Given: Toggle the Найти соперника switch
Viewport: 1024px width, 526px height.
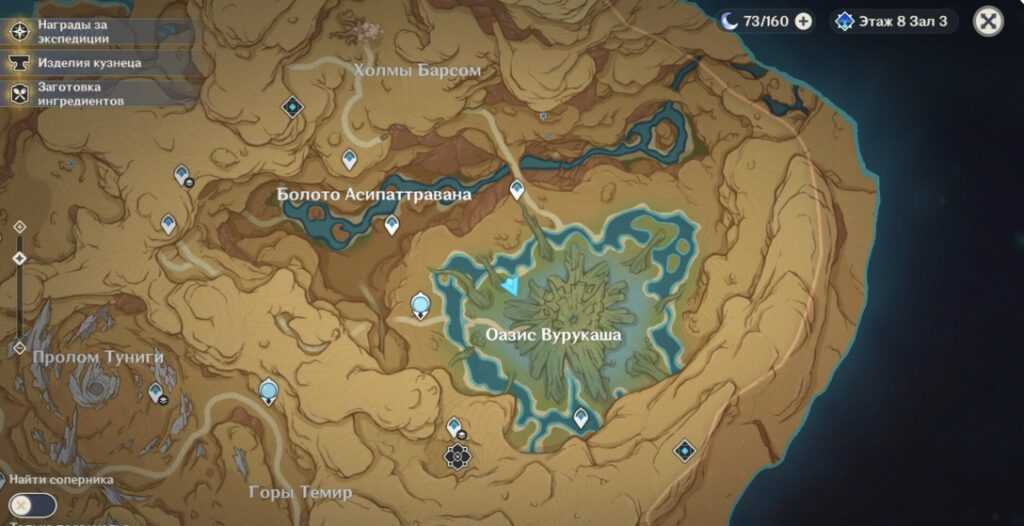Looking at the screenshot, I should pos(32,505).
